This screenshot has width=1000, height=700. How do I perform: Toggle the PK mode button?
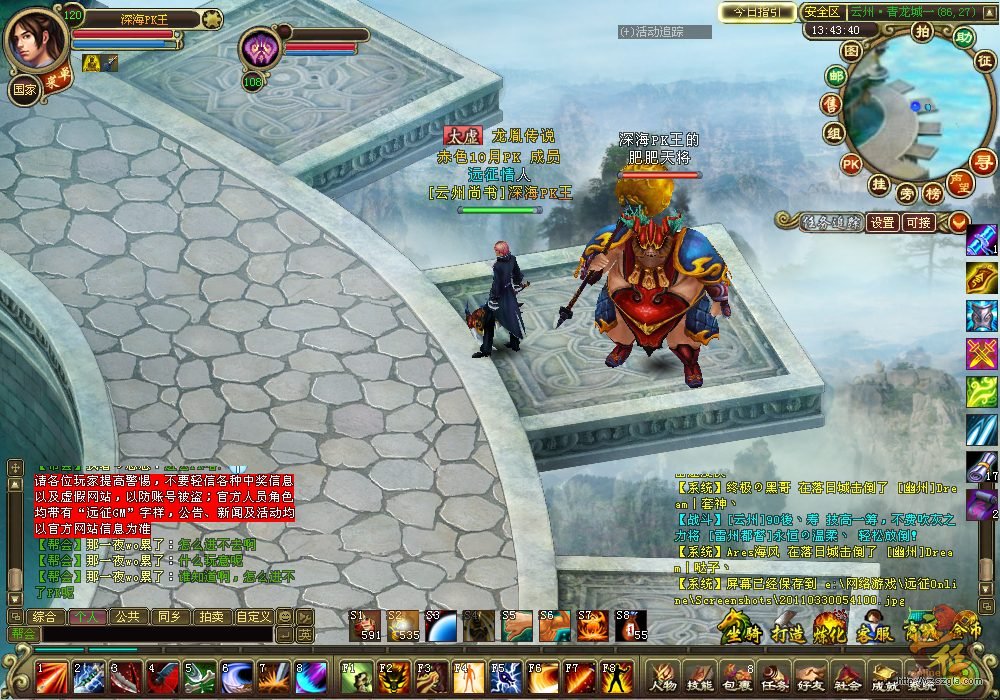tap(851, 163)
